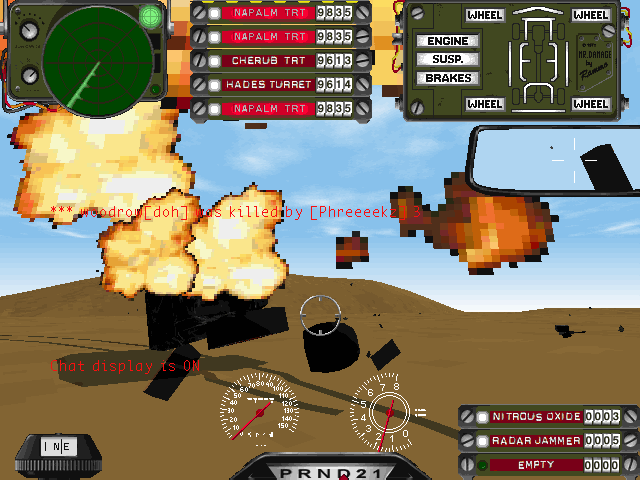
Task: Select the Susp. damage indicator
Action: pos(448,59)
